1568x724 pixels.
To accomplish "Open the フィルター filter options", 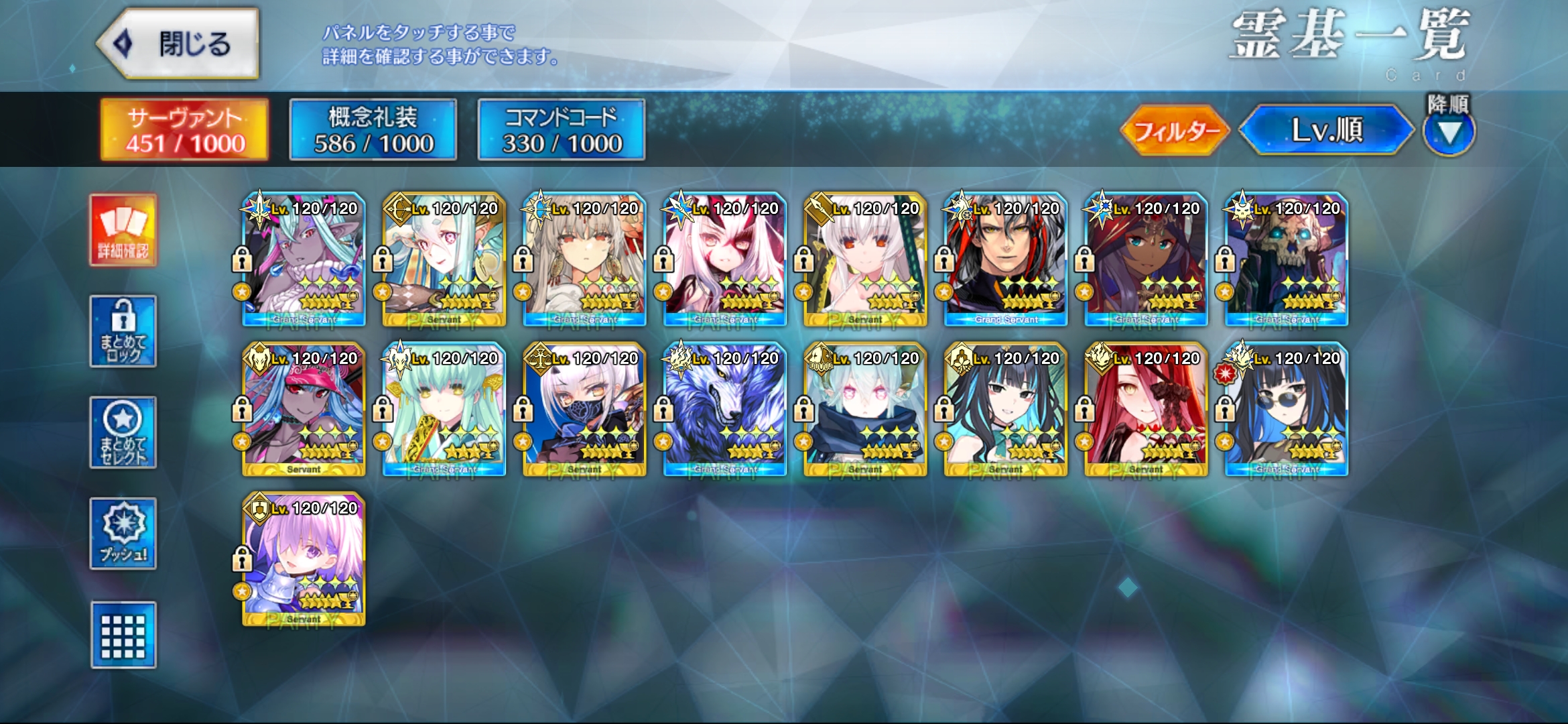I will [1175, 130].
